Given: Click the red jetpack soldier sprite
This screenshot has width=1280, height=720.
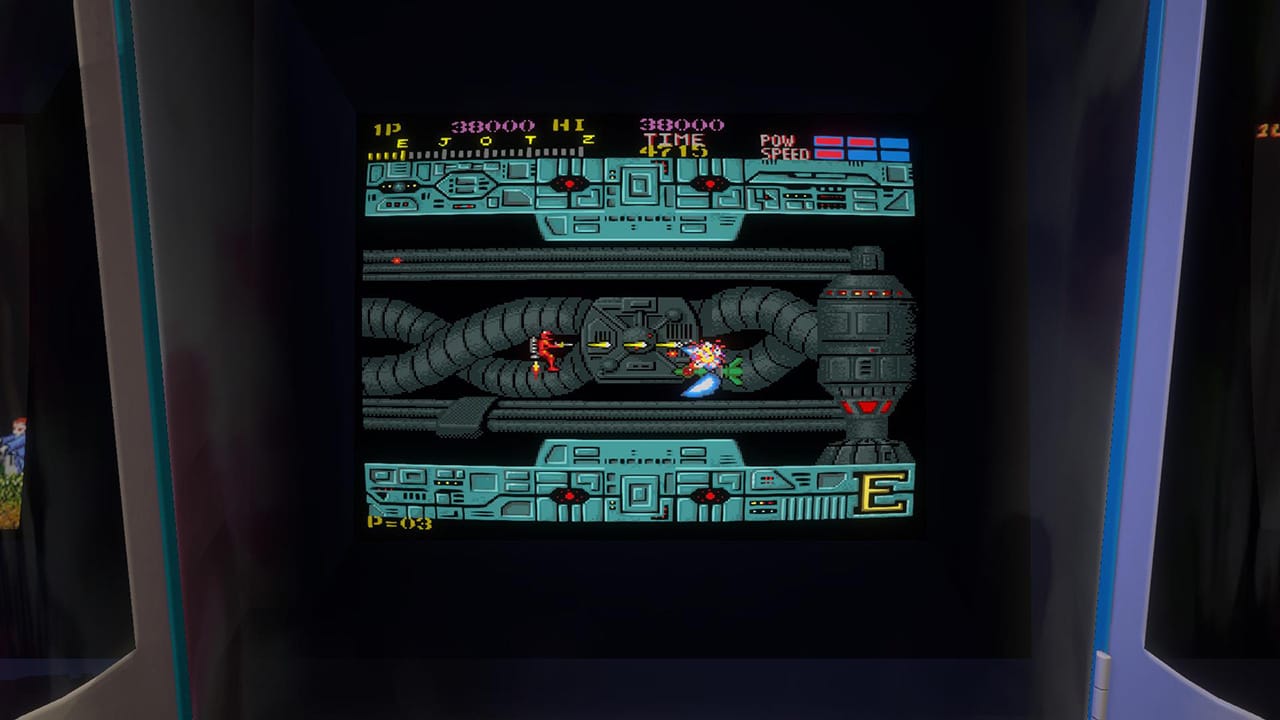Looking at the screenshot, I should click(547, 349).
